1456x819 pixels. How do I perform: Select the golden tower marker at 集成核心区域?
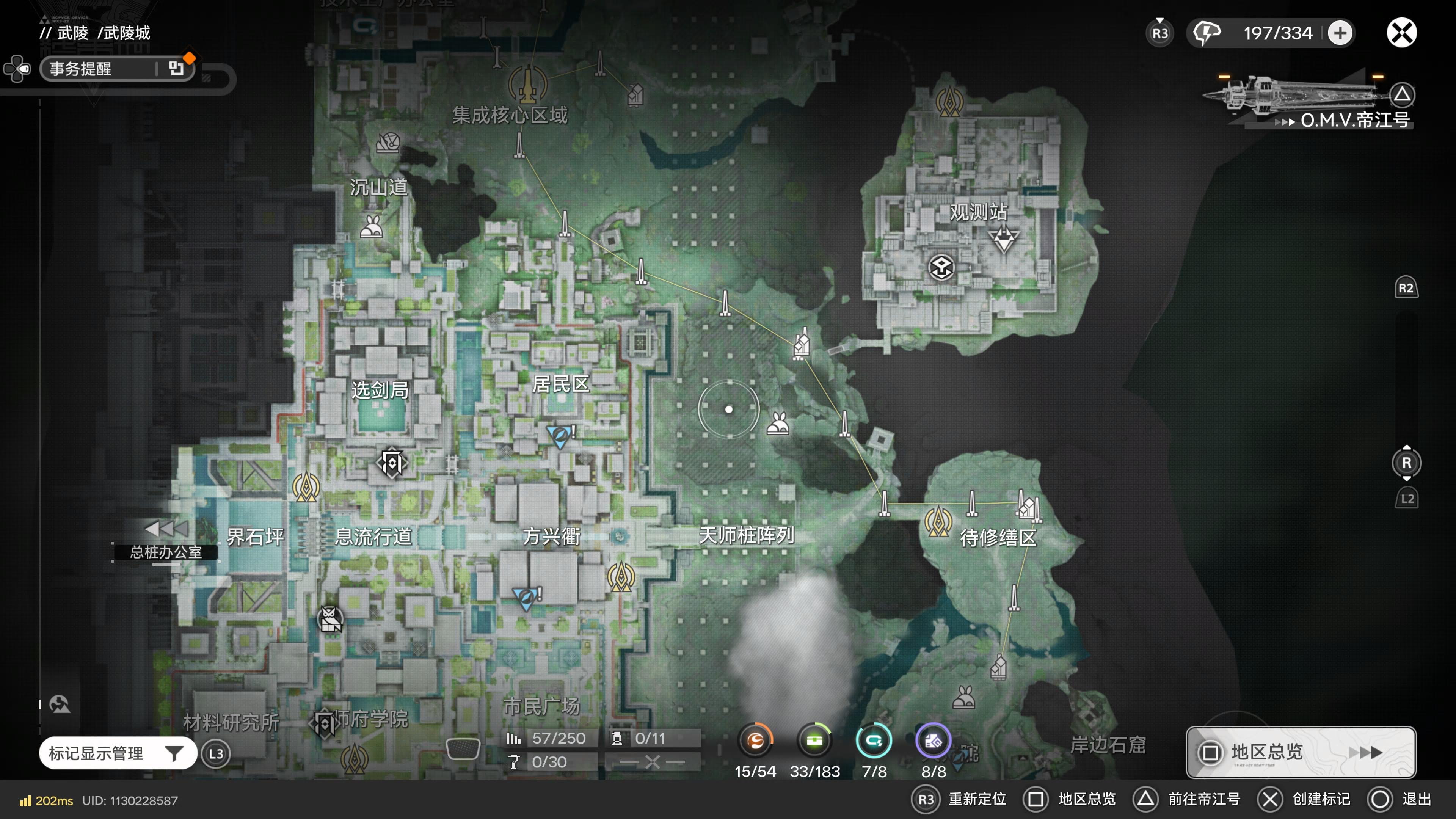(527, 86)
